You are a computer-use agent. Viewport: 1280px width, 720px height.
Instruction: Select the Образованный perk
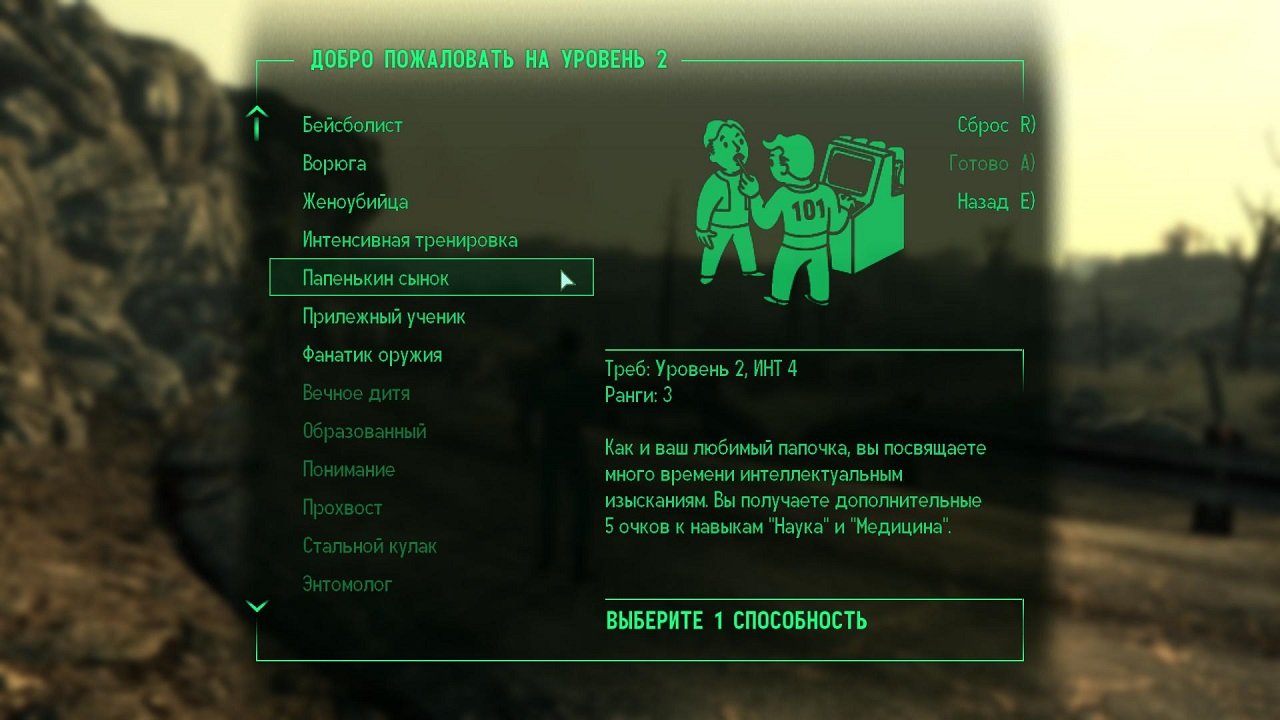tap(364, 431)
